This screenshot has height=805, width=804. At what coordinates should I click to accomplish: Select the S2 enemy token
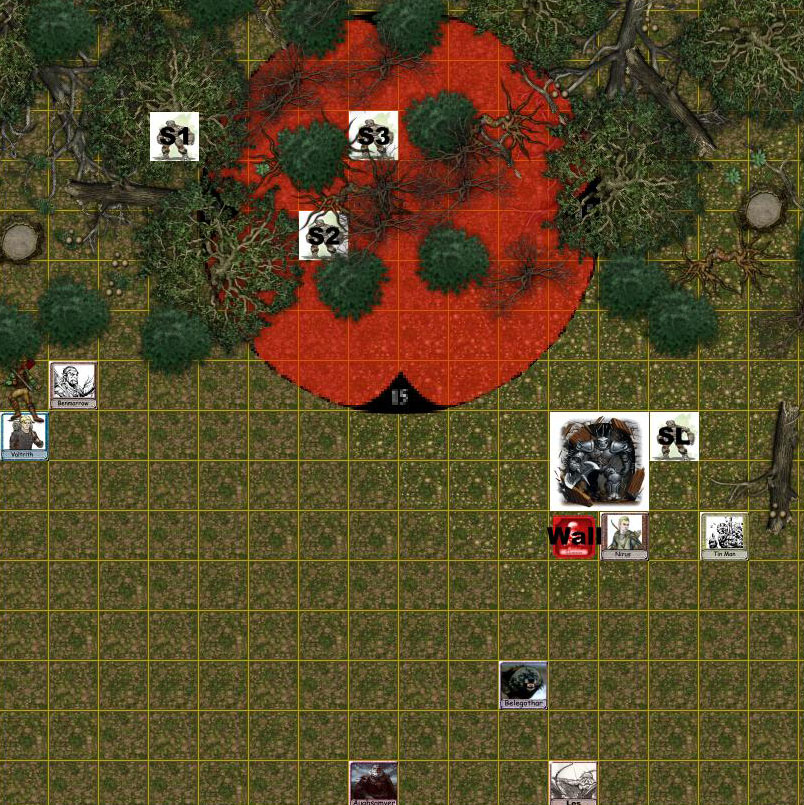point(324,236)
